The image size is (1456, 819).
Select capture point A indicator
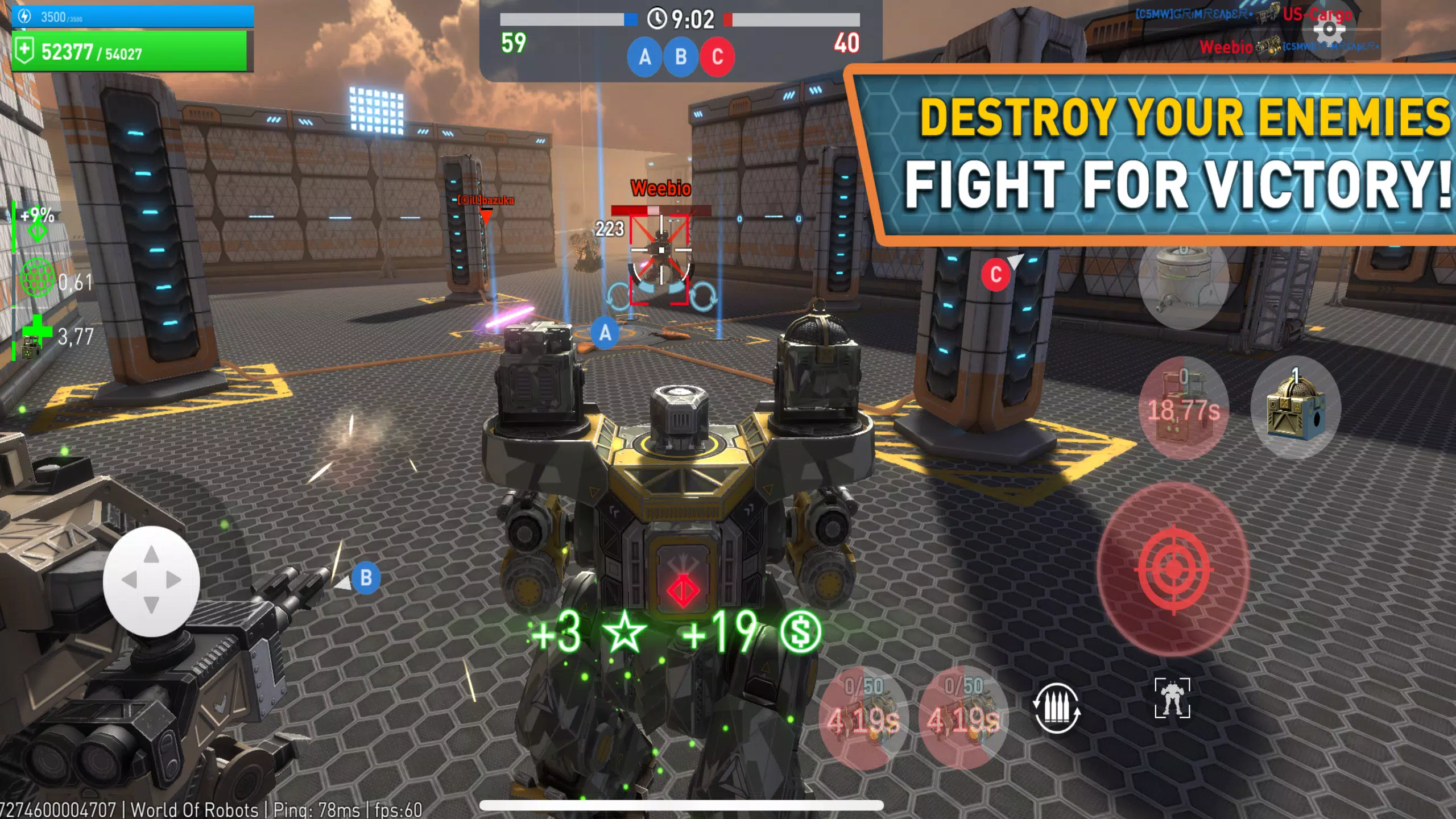click(x=644, y=56)
